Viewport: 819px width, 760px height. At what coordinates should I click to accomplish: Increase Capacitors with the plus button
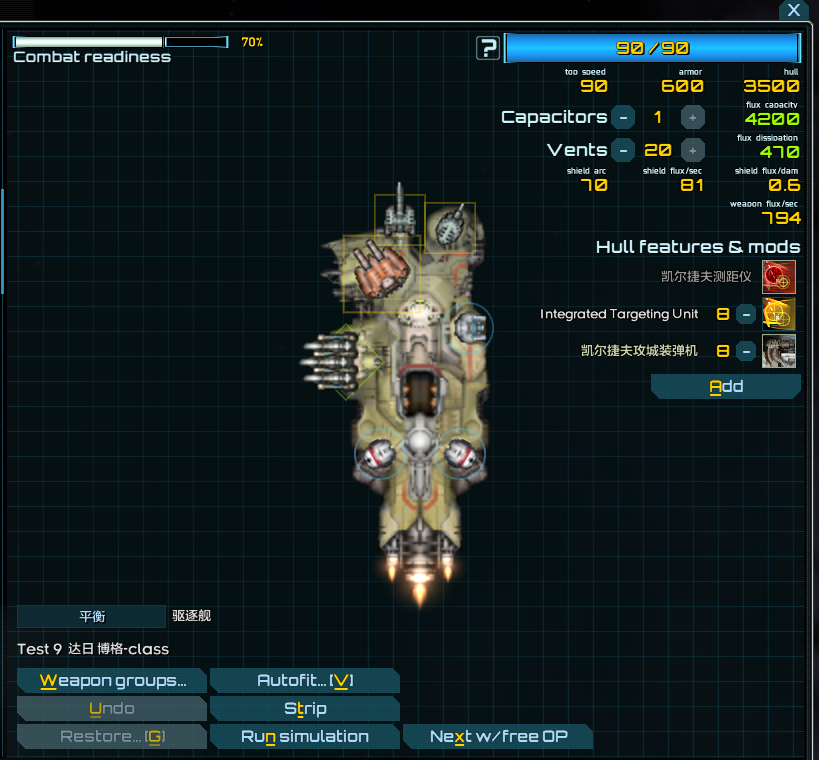pos(692,117)
